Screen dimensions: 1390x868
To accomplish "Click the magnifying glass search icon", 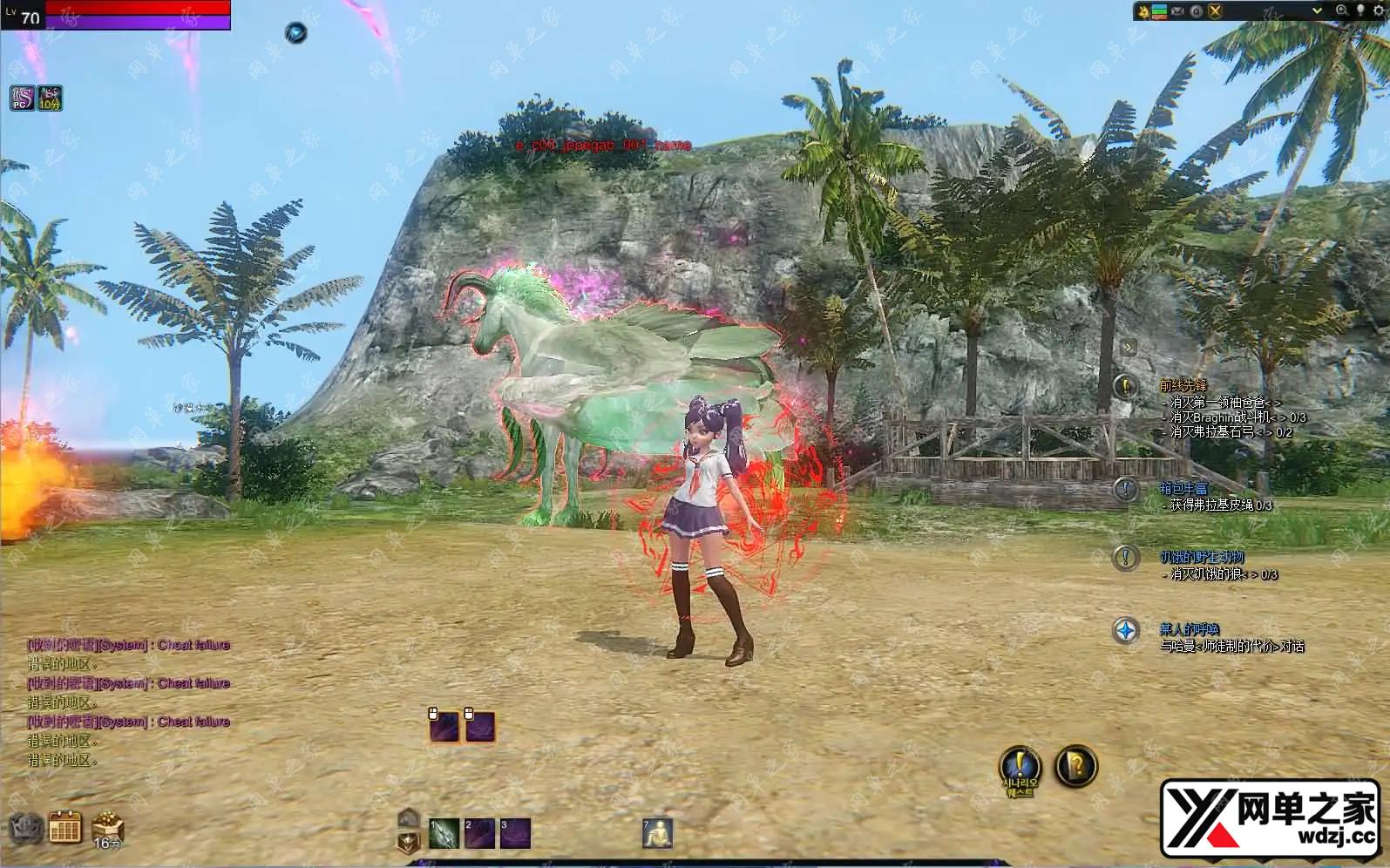I will coord(1341,10).
